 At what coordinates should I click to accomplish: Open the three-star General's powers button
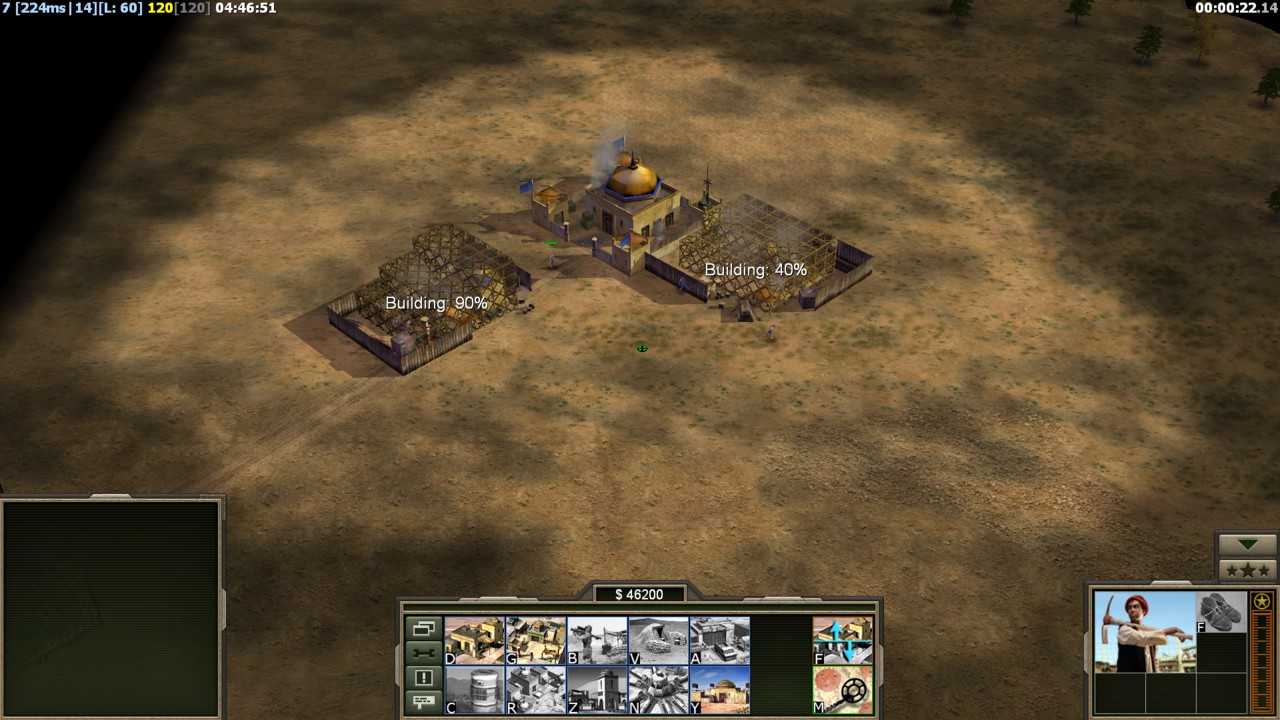[x=1247, y=570]
